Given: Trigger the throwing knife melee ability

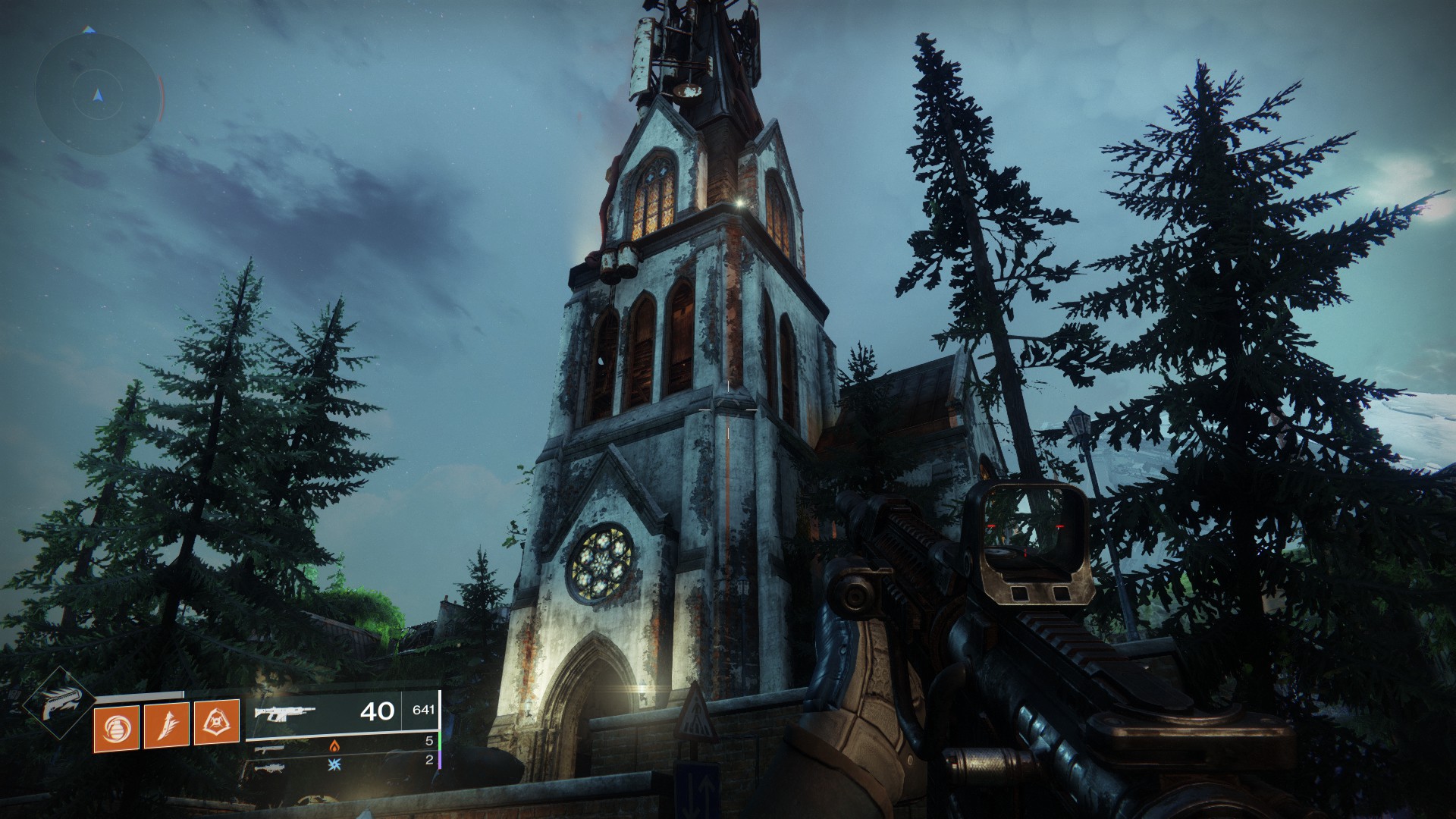Looking at the screenshot, I should click(166, 728).
